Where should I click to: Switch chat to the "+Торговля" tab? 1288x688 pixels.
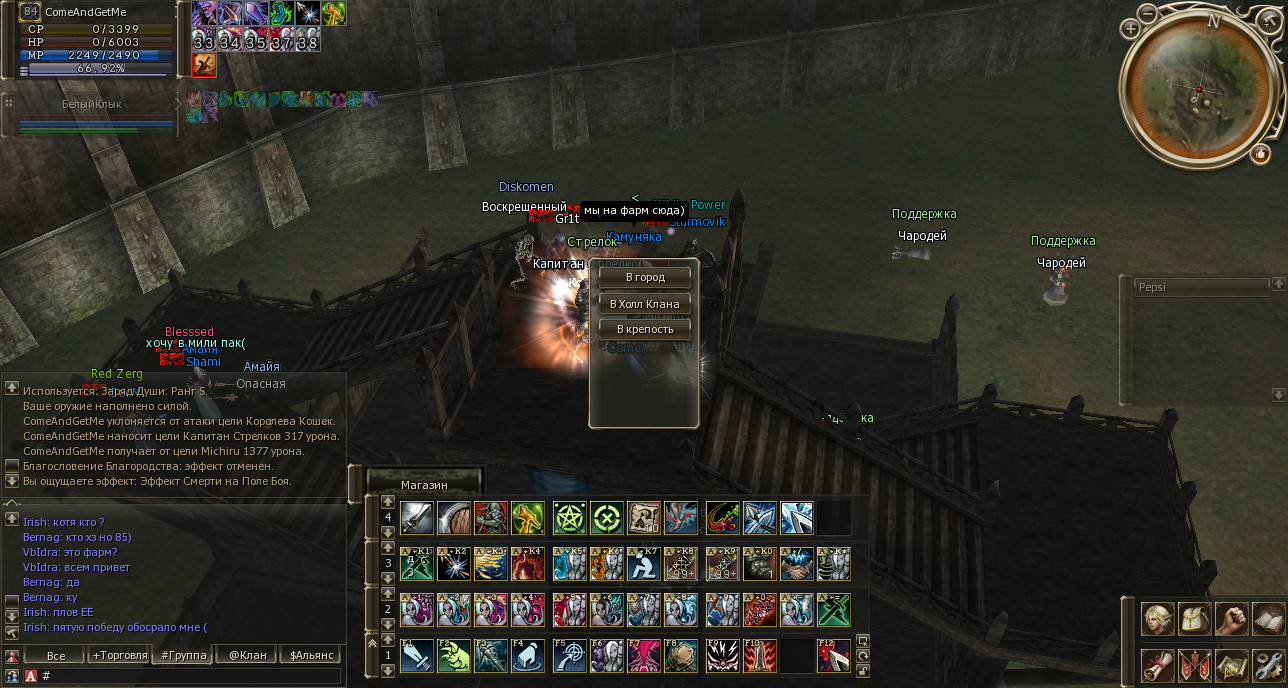coord(119,656)
